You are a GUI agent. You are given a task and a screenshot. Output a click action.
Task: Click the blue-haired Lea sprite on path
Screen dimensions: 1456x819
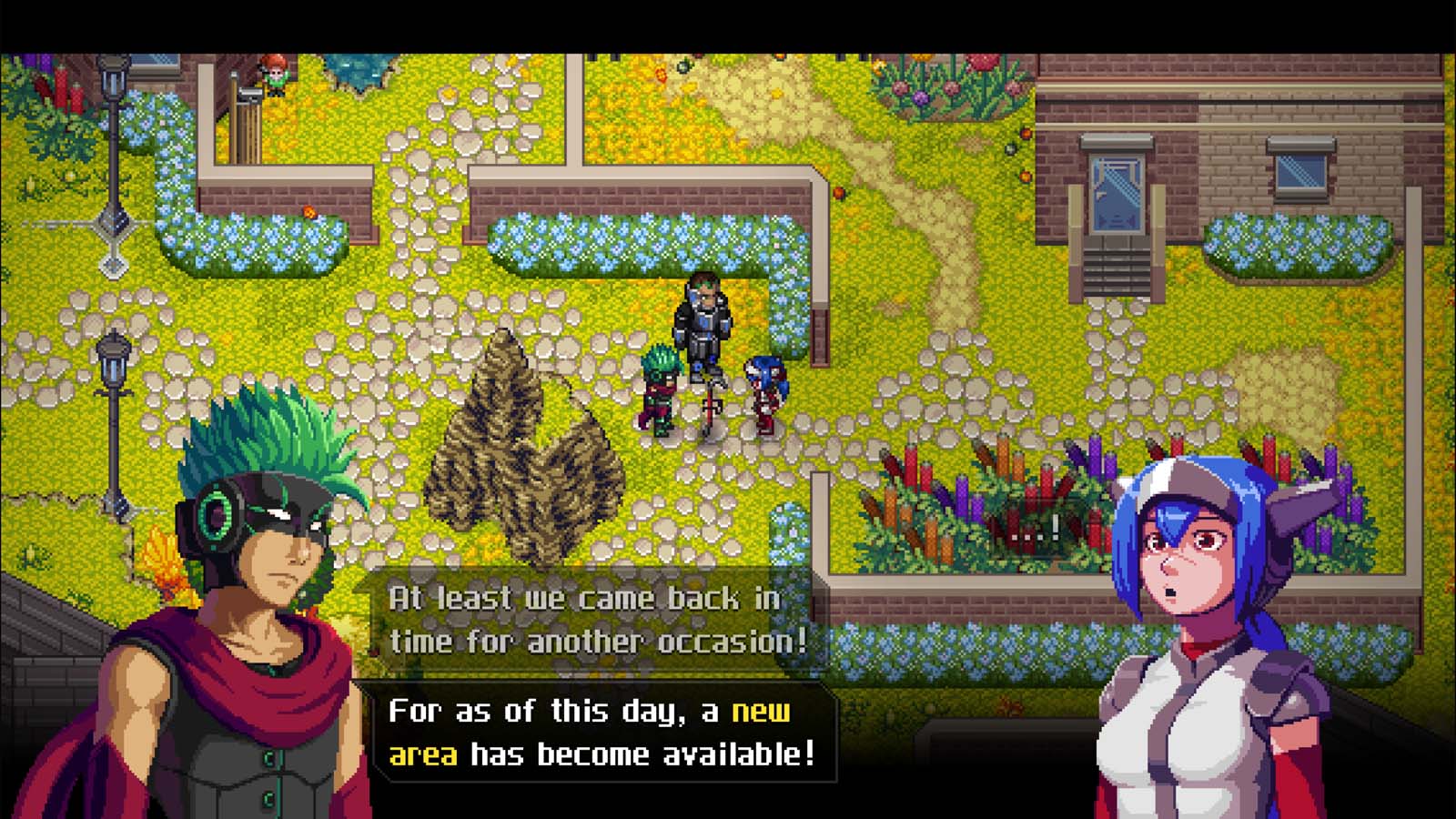(x=764, y=391)
